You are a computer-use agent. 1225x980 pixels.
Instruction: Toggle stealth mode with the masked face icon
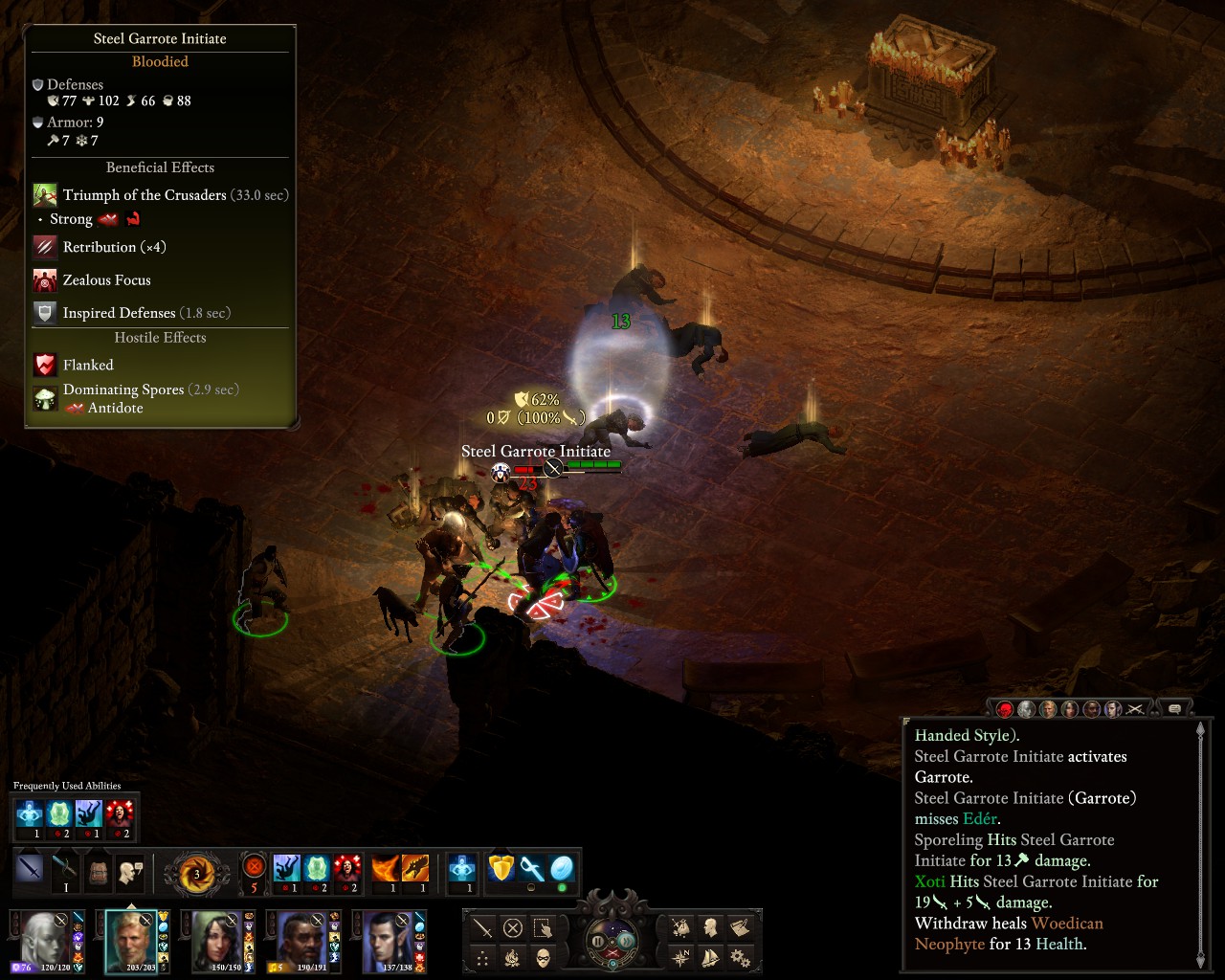[x=543, y=957]
